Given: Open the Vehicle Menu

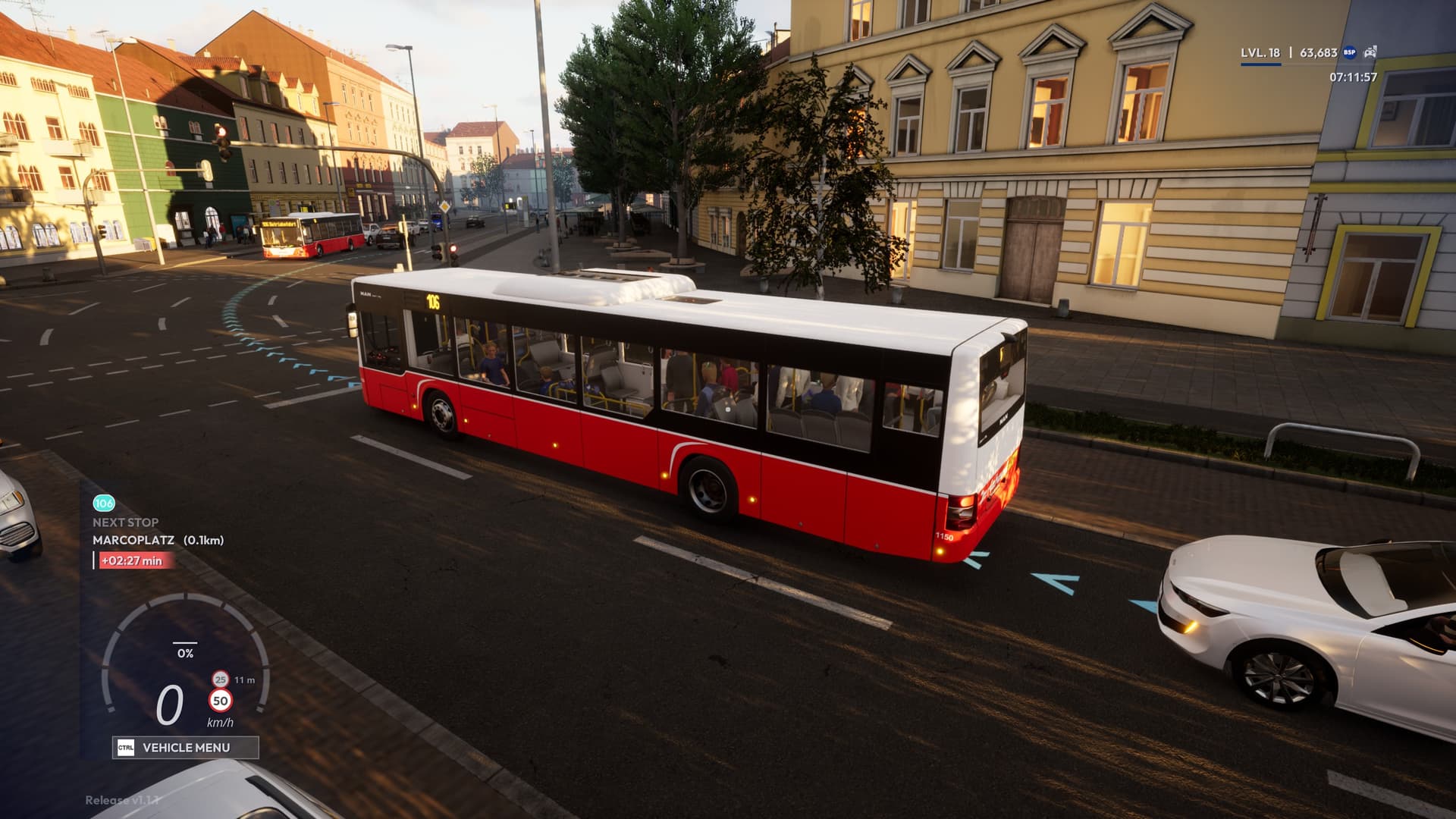Looking at the screenshot, I should tap(185, 748).
